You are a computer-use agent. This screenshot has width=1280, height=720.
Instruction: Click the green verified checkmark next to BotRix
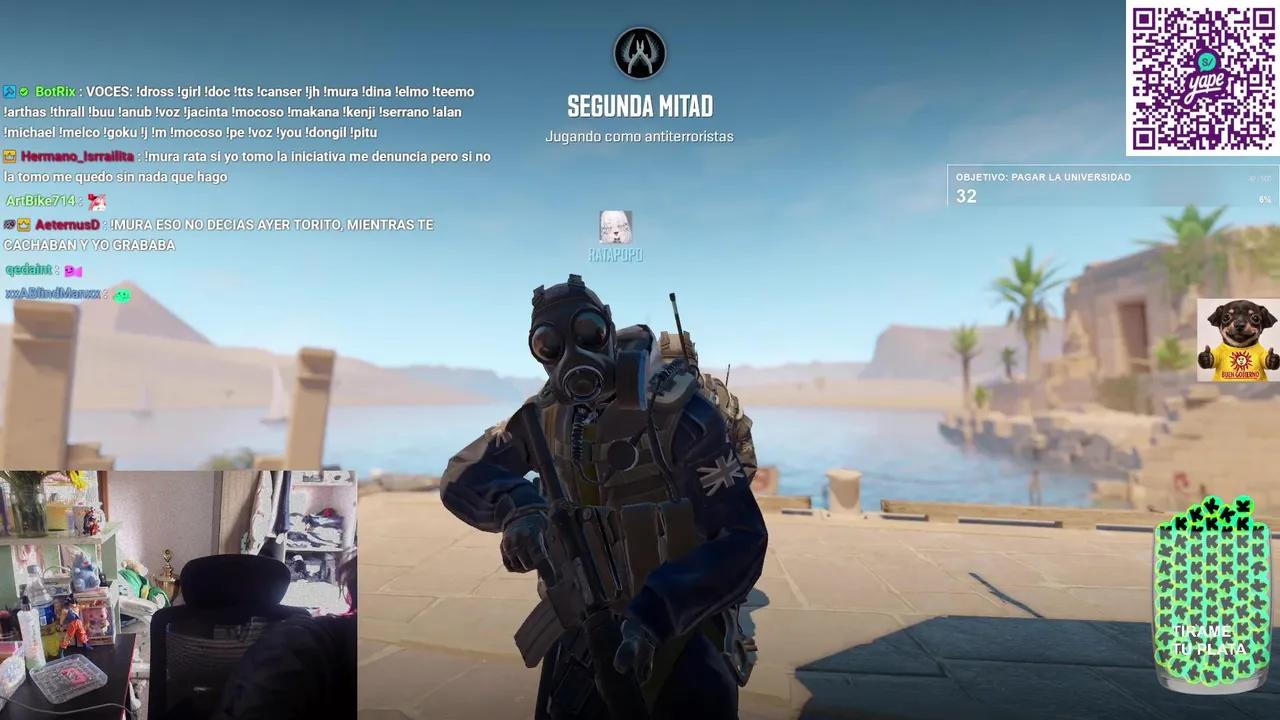[x=24, y=91]
